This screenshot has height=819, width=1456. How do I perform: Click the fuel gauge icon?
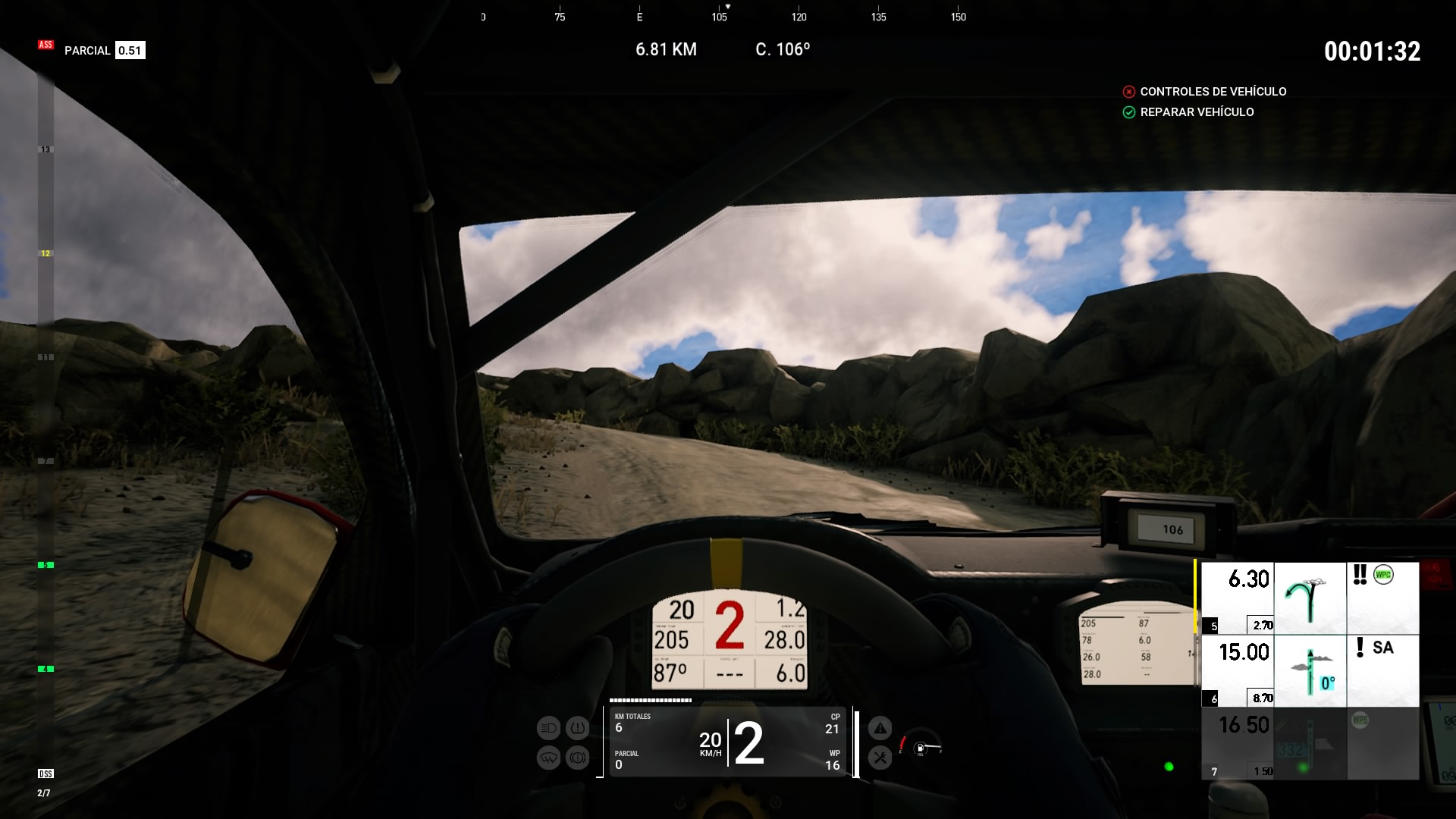coord(921,748)
